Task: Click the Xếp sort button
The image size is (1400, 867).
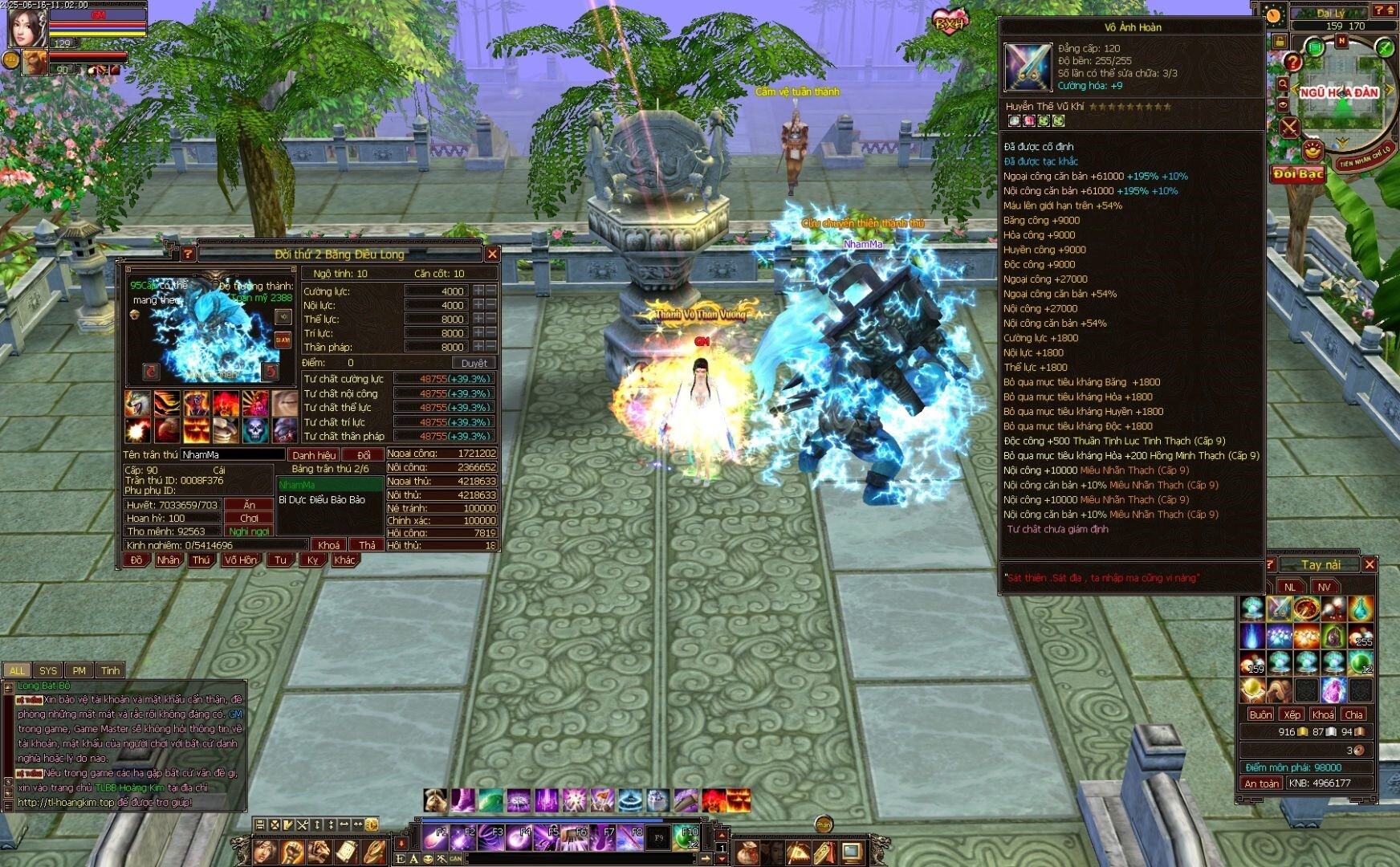Action: pyautogui.click(x=1292, y=714)
